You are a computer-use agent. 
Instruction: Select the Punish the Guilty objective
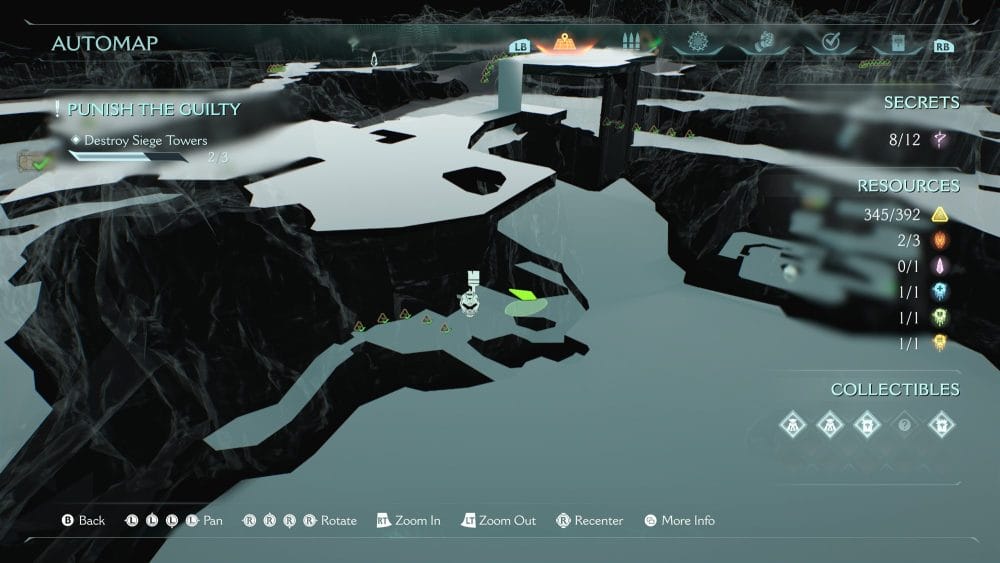click(154, 109)
